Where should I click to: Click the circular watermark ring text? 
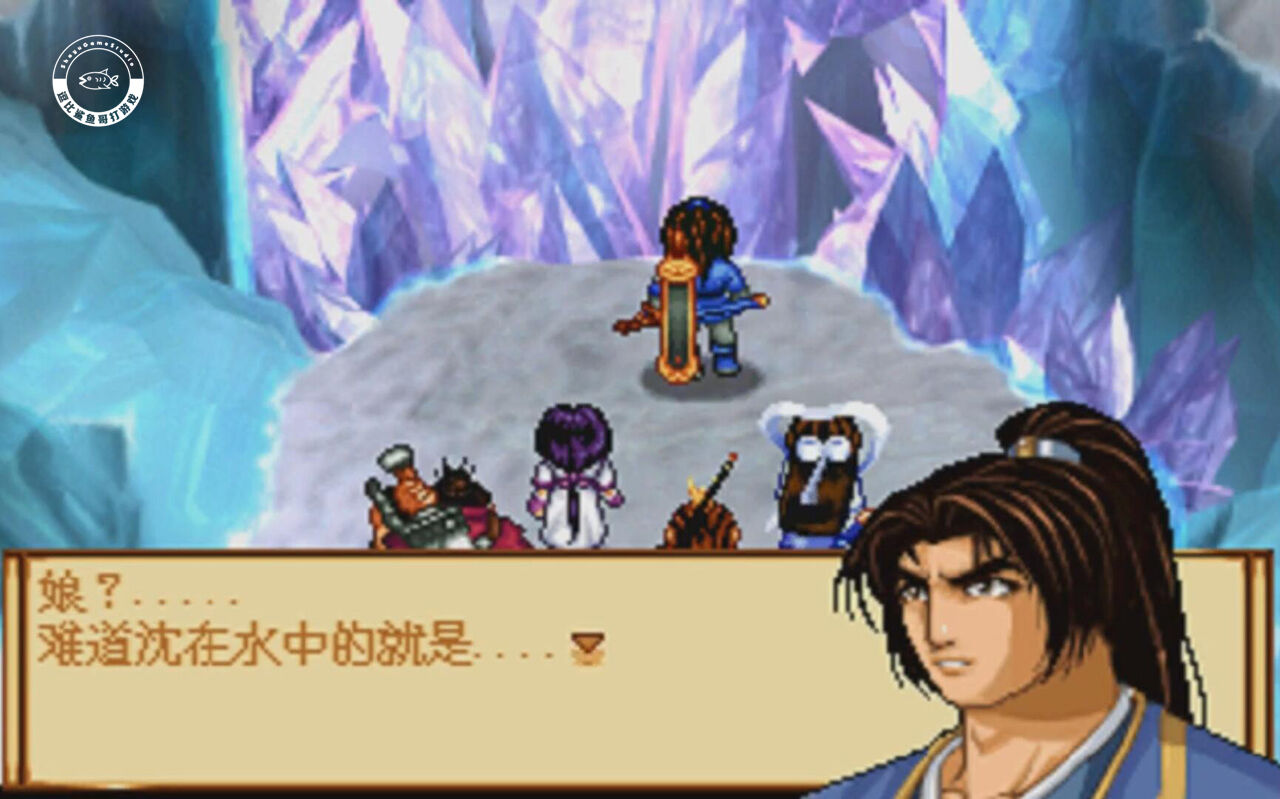click(98, 43)
